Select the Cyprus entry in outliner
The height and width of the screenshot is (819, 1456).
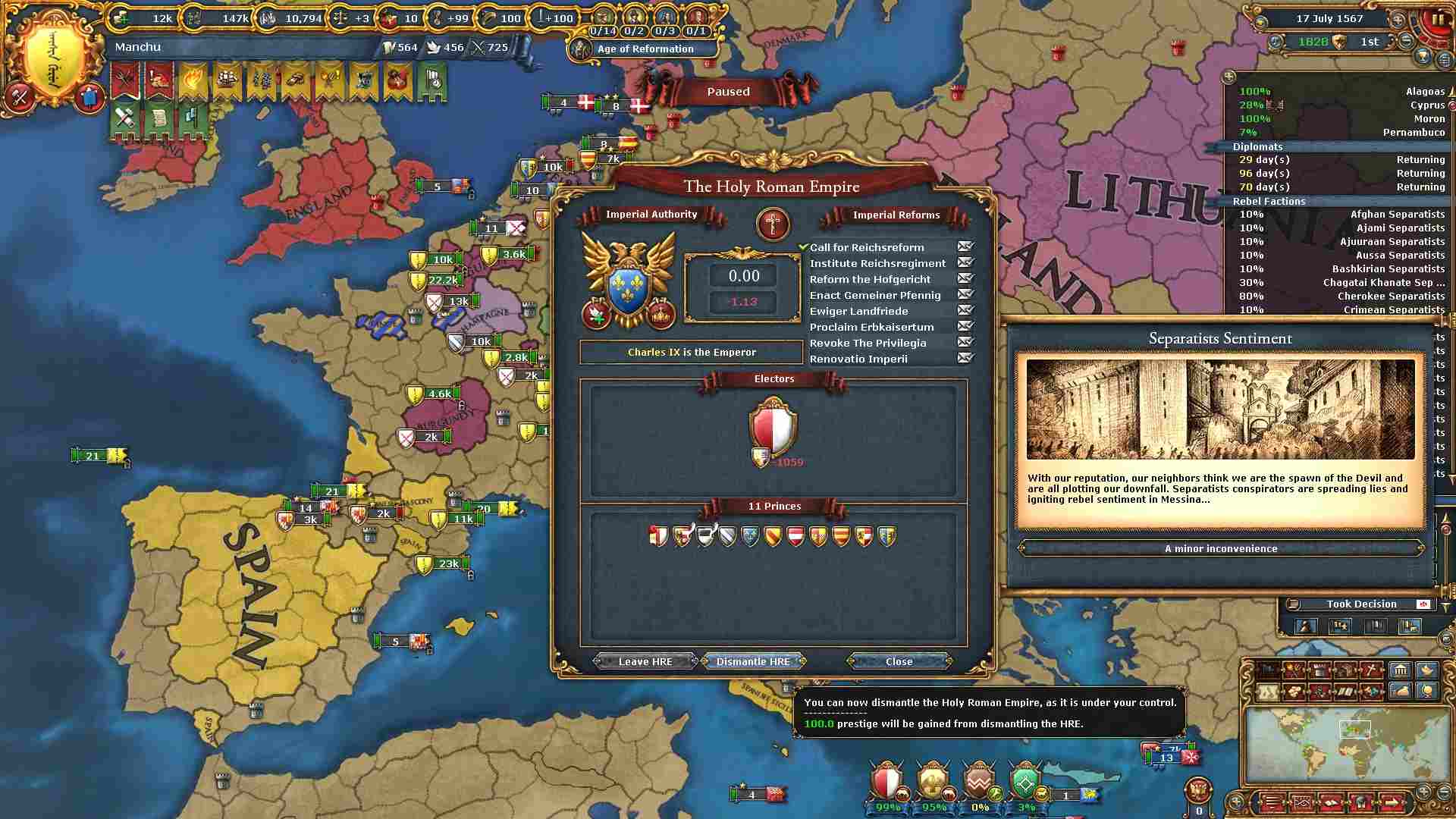(x=1342, y=105)
